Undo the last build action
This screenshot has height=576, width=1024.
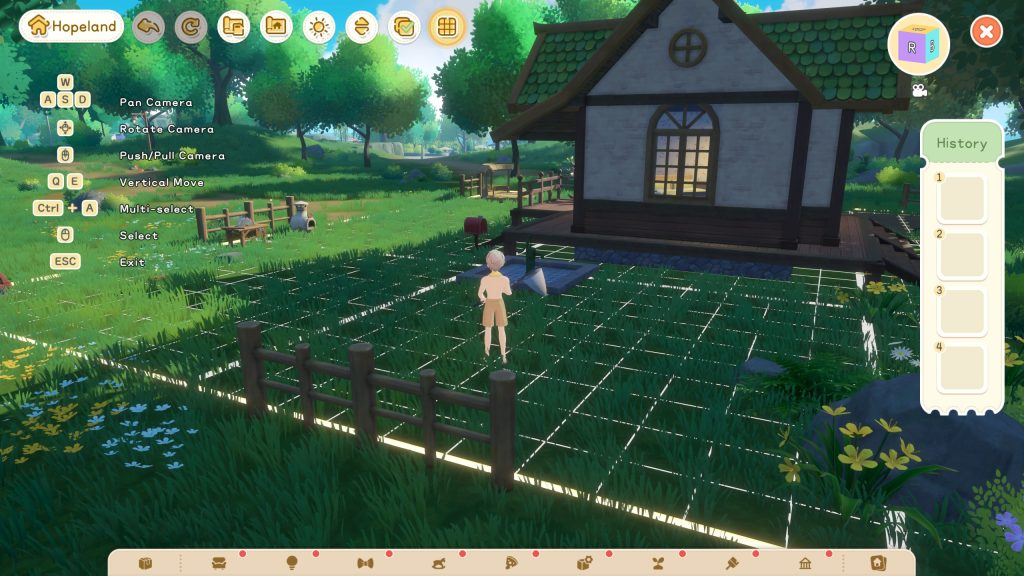[x=149, y=26]
